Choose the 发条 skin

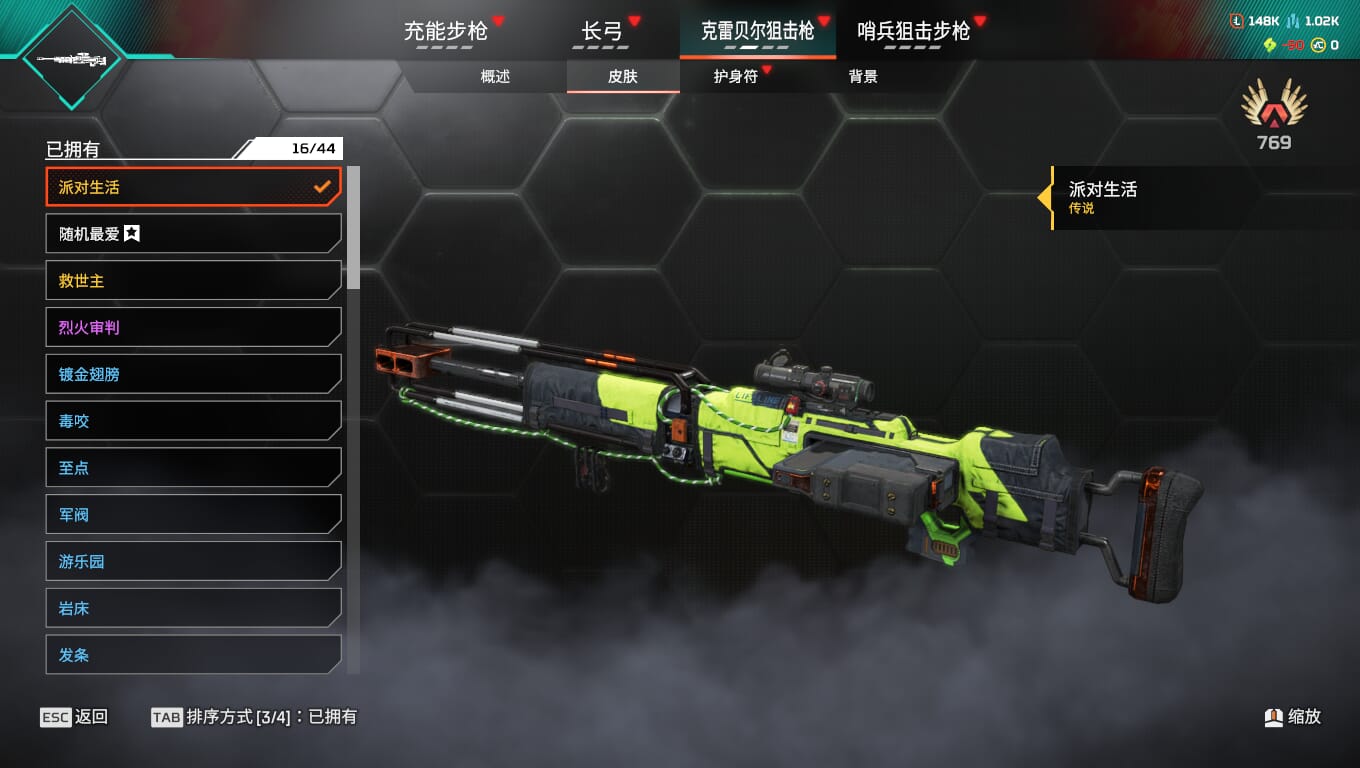193,655
